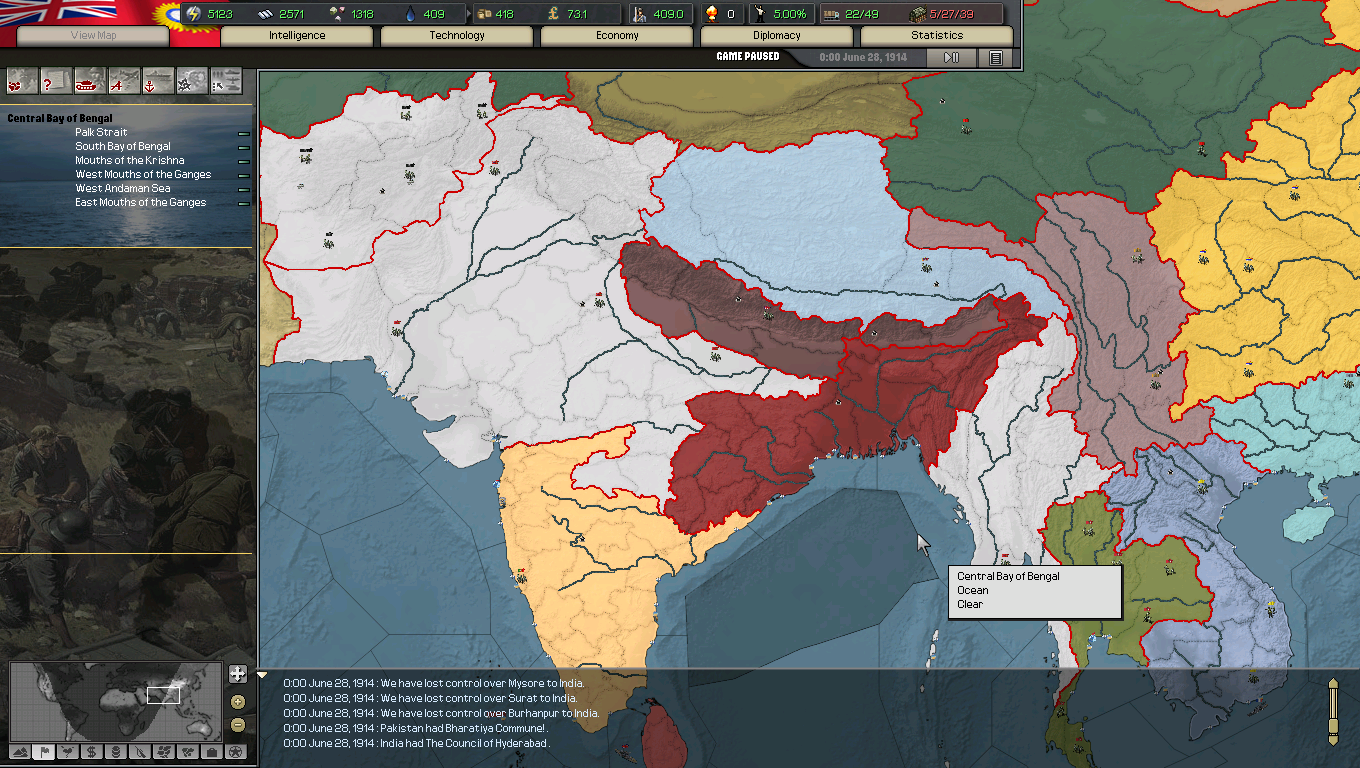Image resolution: width=1360 pixels, height=768 pixels.
Task: Toggle the terrain map mode
Action: (x=21, y=755)
